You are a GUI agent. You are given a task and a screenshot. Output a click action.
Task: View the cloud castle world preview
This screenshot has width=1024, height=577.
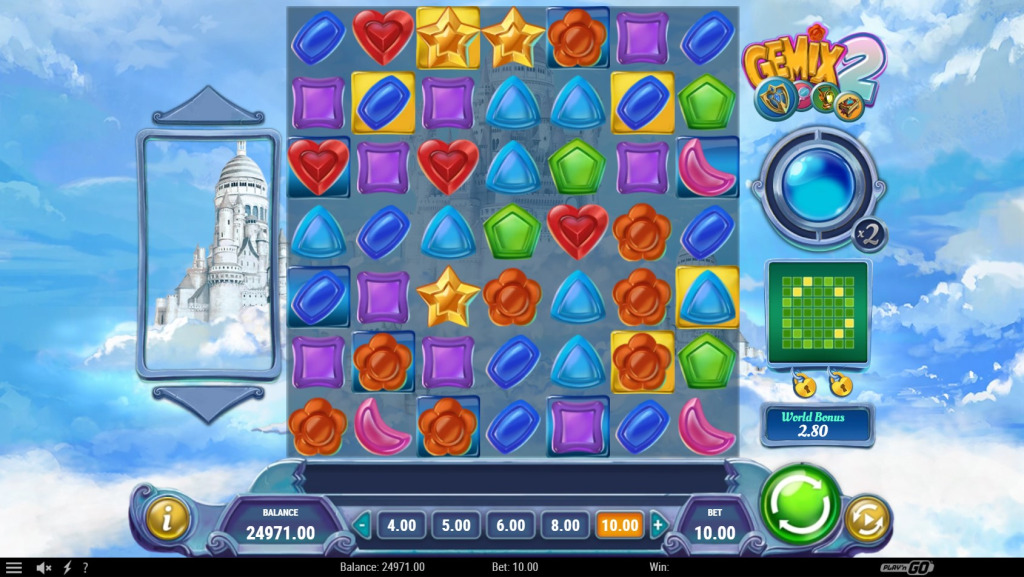tap(208, 254)
